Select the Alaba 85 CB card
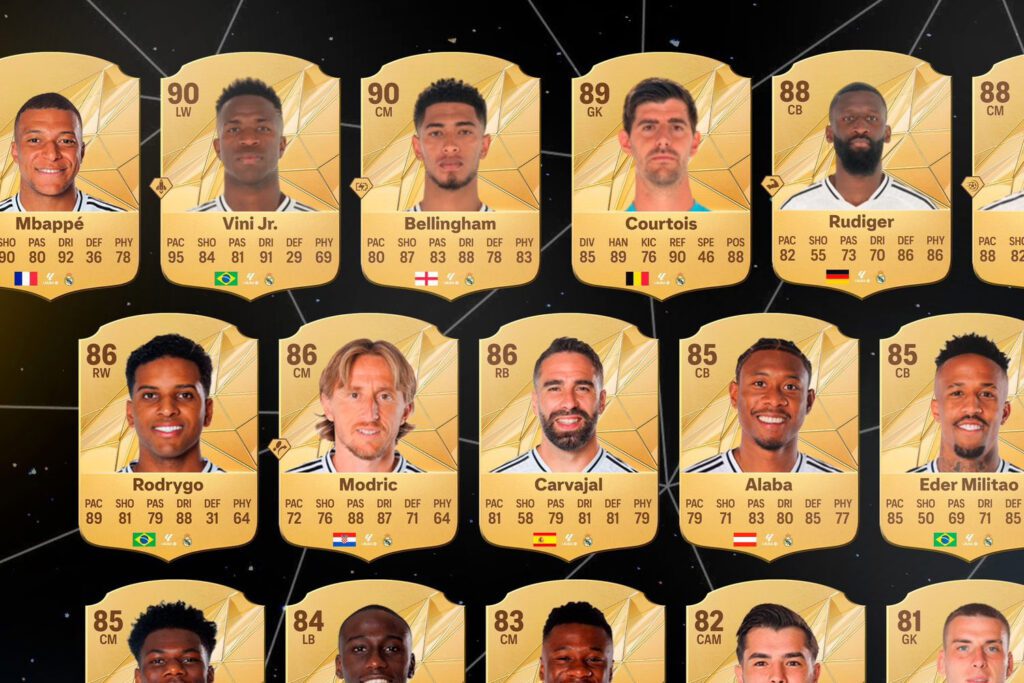Image resolution: width=1024 pixels, height=683 pixels. point(768,430)
